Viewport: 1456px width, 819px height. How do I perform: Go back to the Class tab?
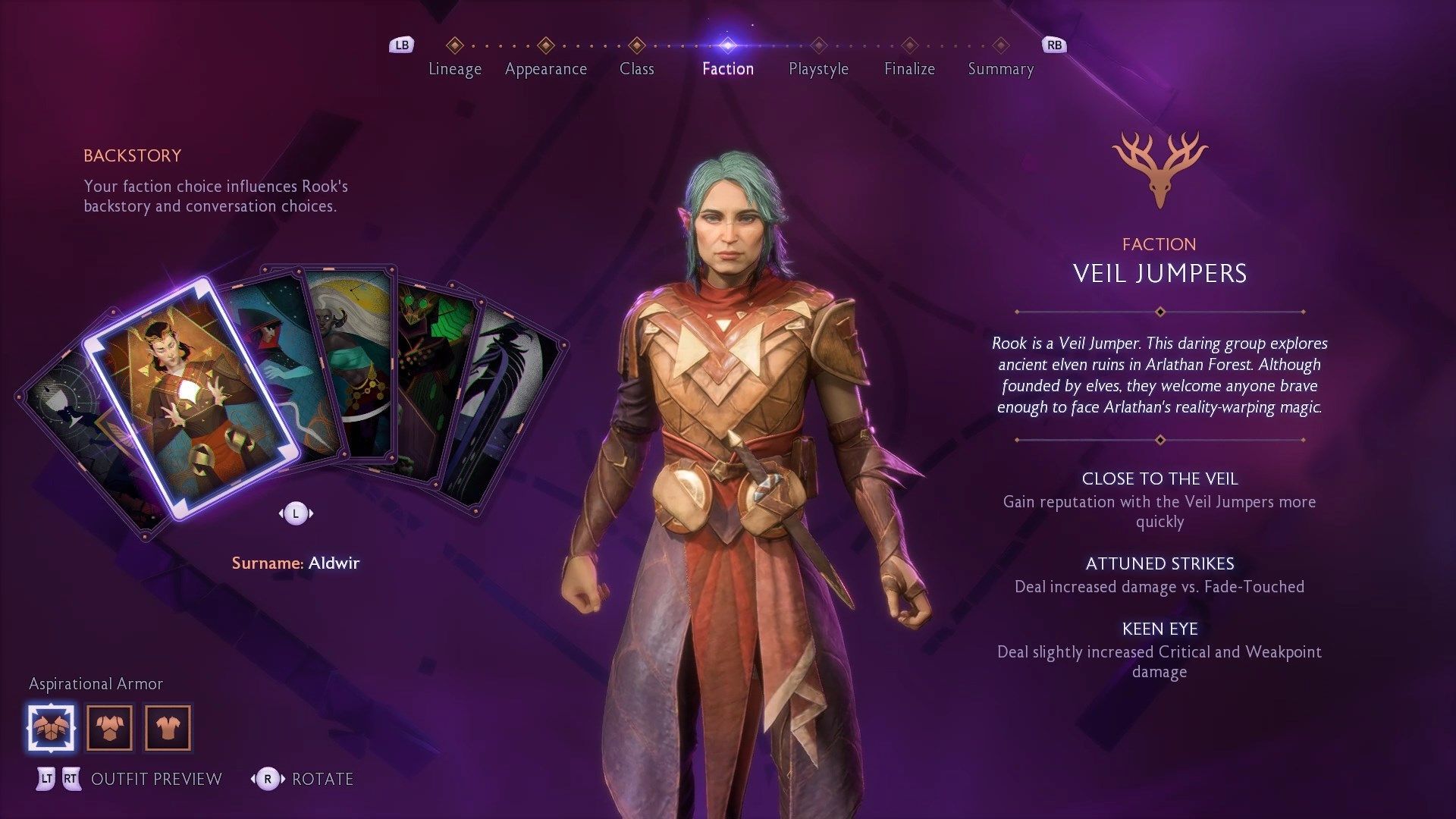[636, 68]
